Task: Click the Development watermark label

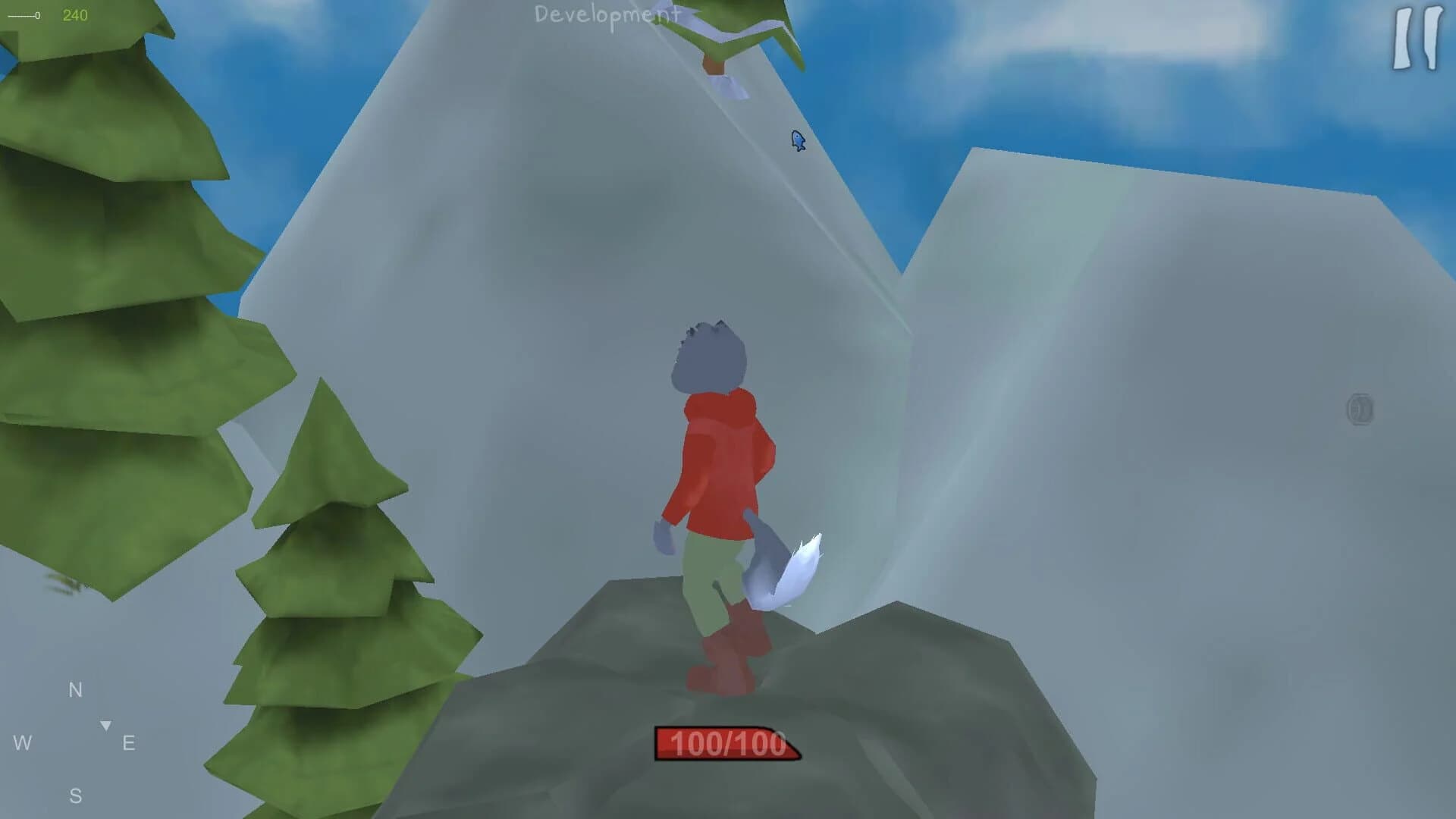Action: (x=607, y=15)
